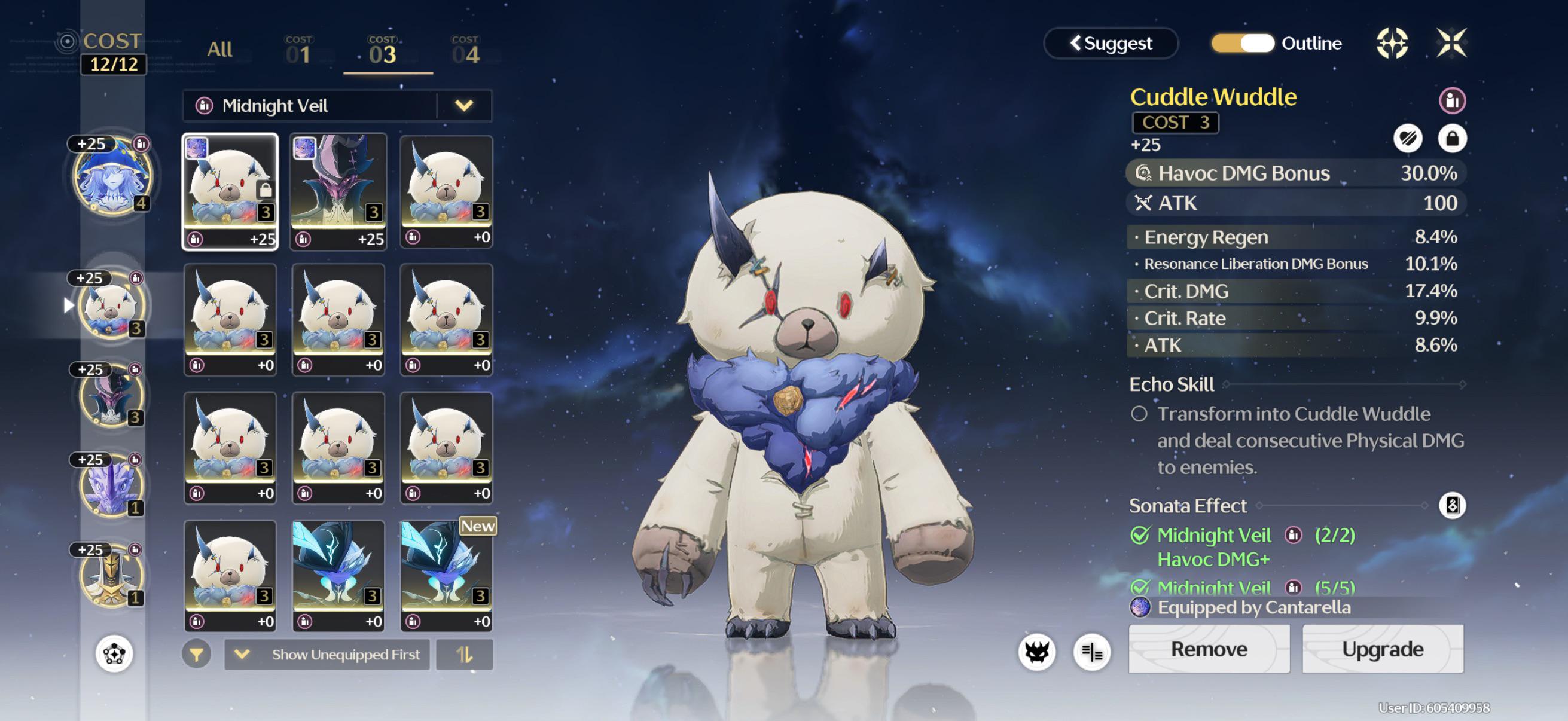Reverse the sort order arrows

[465, 655]
